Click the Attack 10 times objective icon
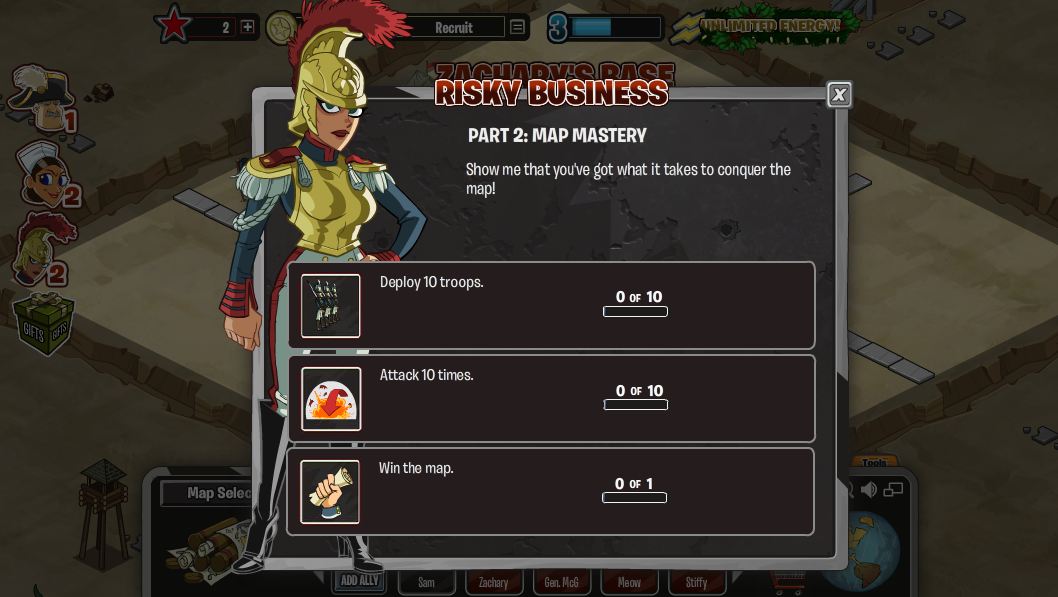Image resolution: width=1058 pixels, height=597 pixels. (331, 399)
